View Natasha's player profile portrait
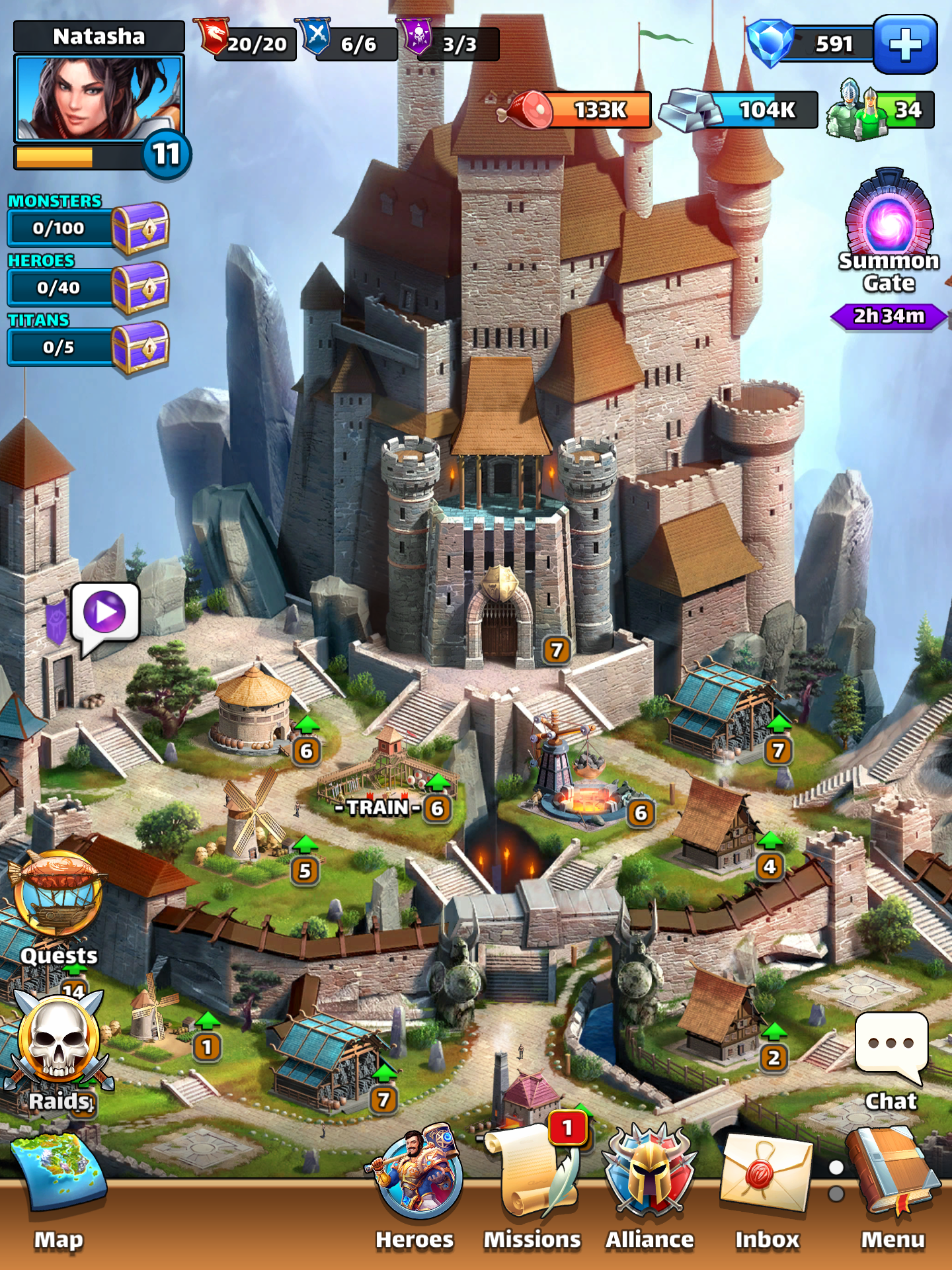The image size is (952, 1270). point(99,99)
